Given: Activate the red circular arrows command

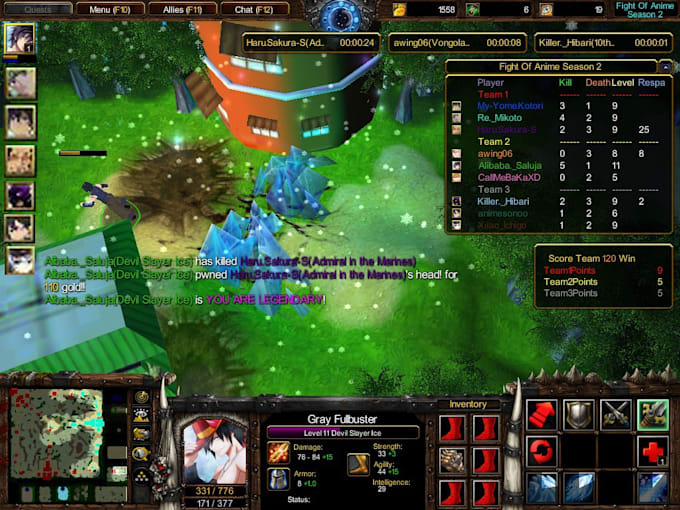Looking at the screenshot, I should 542,451.
